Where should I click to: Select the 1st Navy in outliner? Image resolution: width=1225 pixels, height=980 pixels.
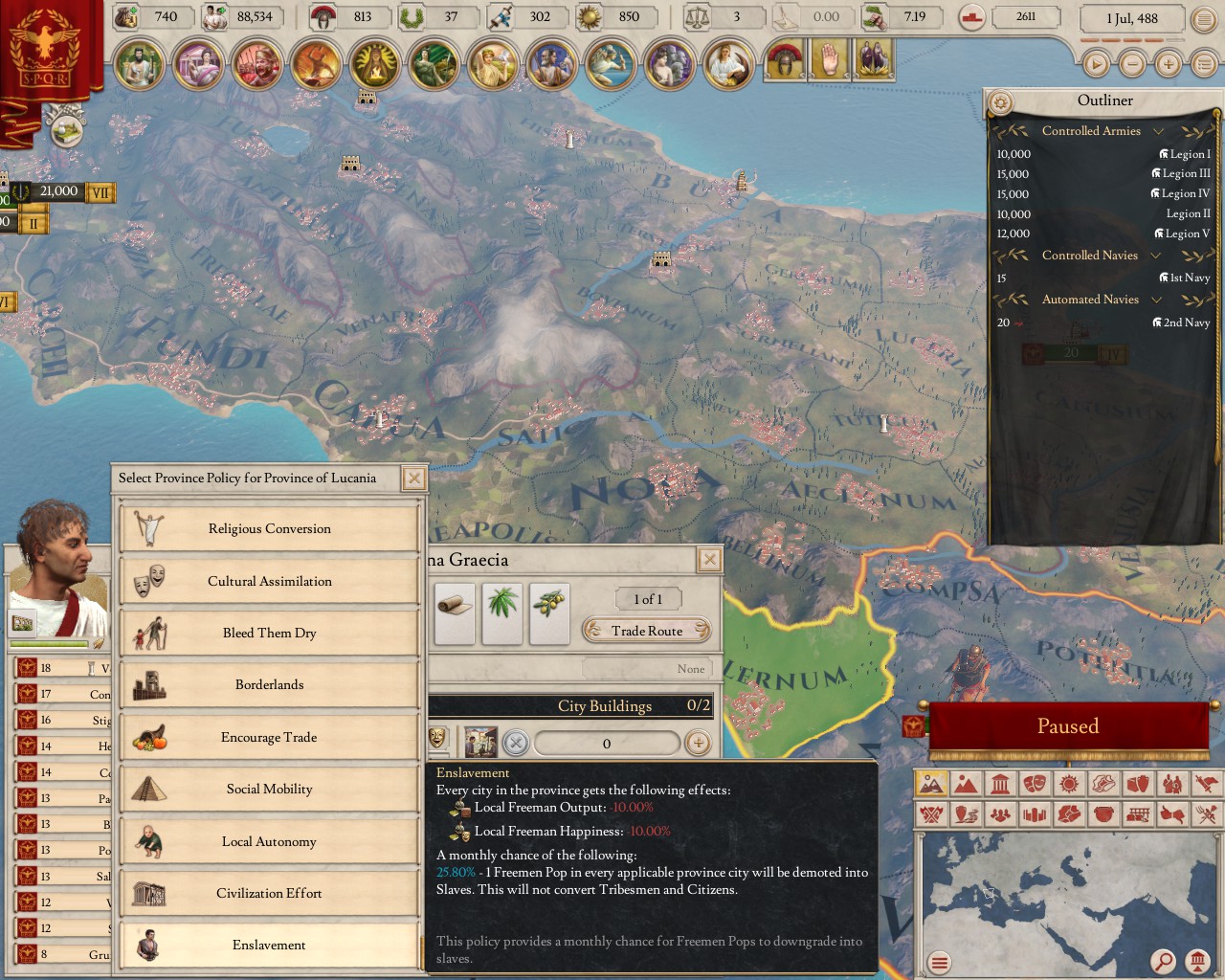tap(1189, 278)
